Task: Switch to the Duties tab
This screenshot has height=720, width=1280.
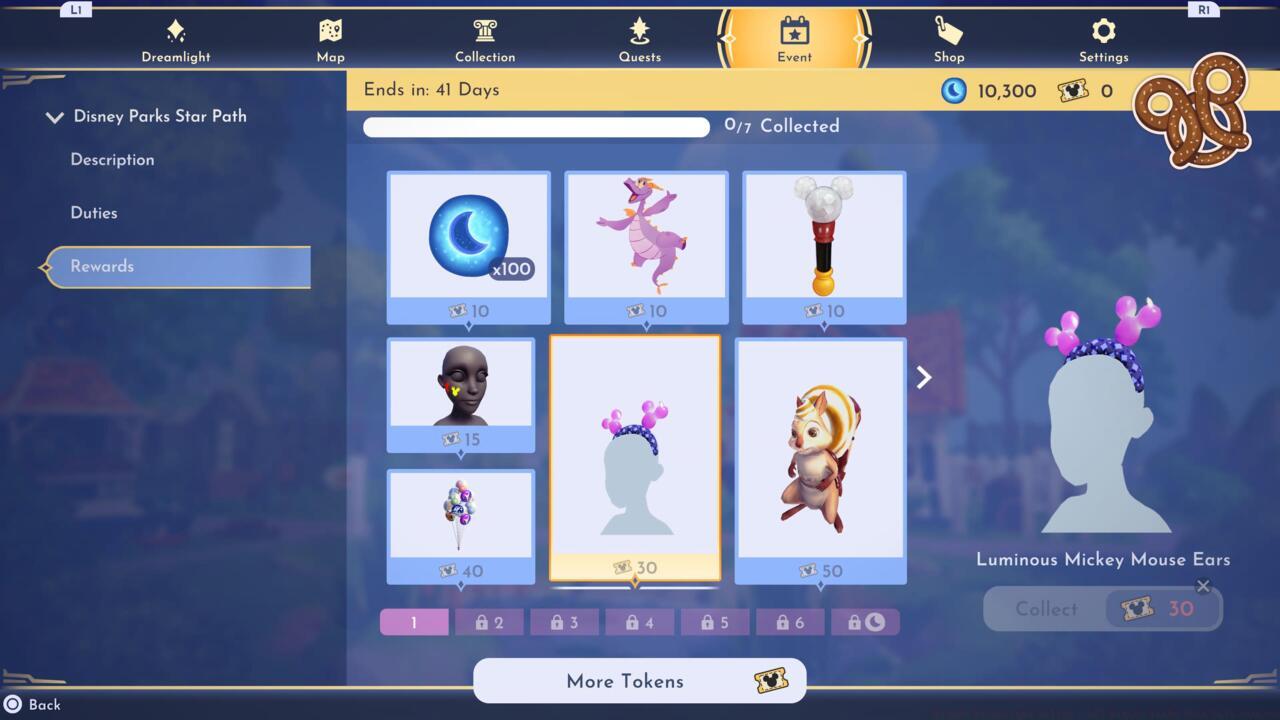Action: point(92,212)
